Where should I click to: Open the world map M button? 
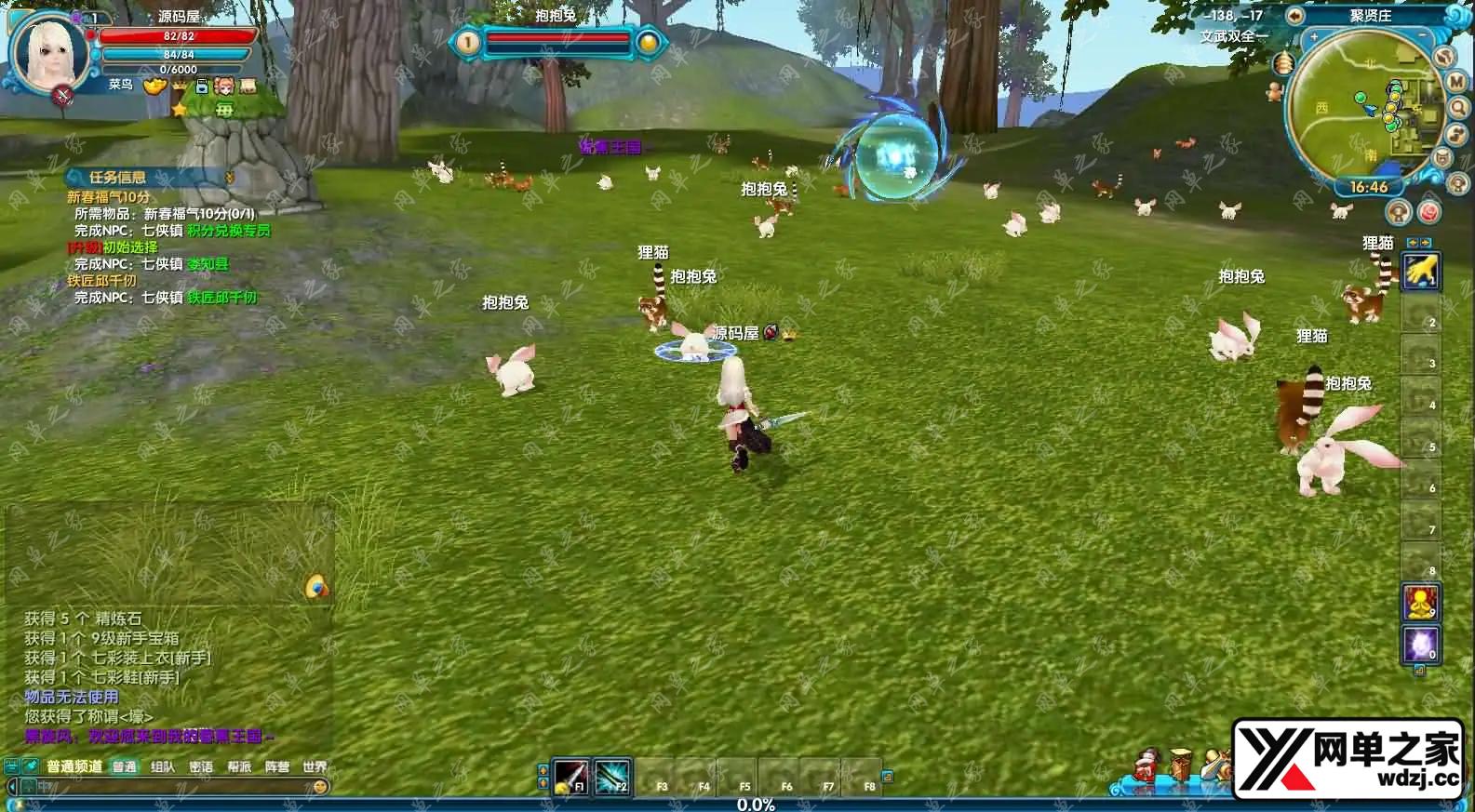pos(1456,83)
